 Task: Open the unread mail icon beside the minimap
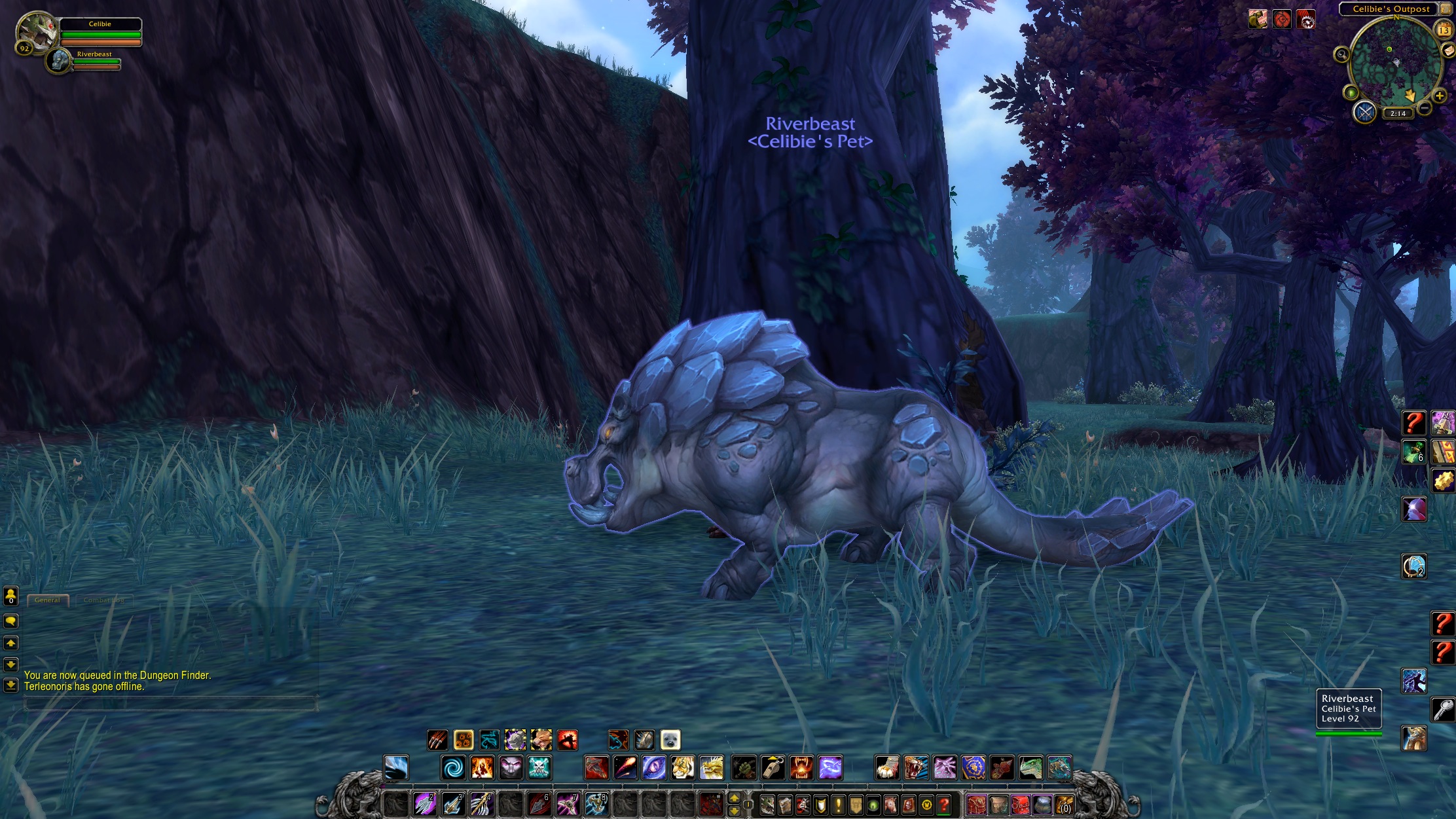click(x=1449, y=50)
